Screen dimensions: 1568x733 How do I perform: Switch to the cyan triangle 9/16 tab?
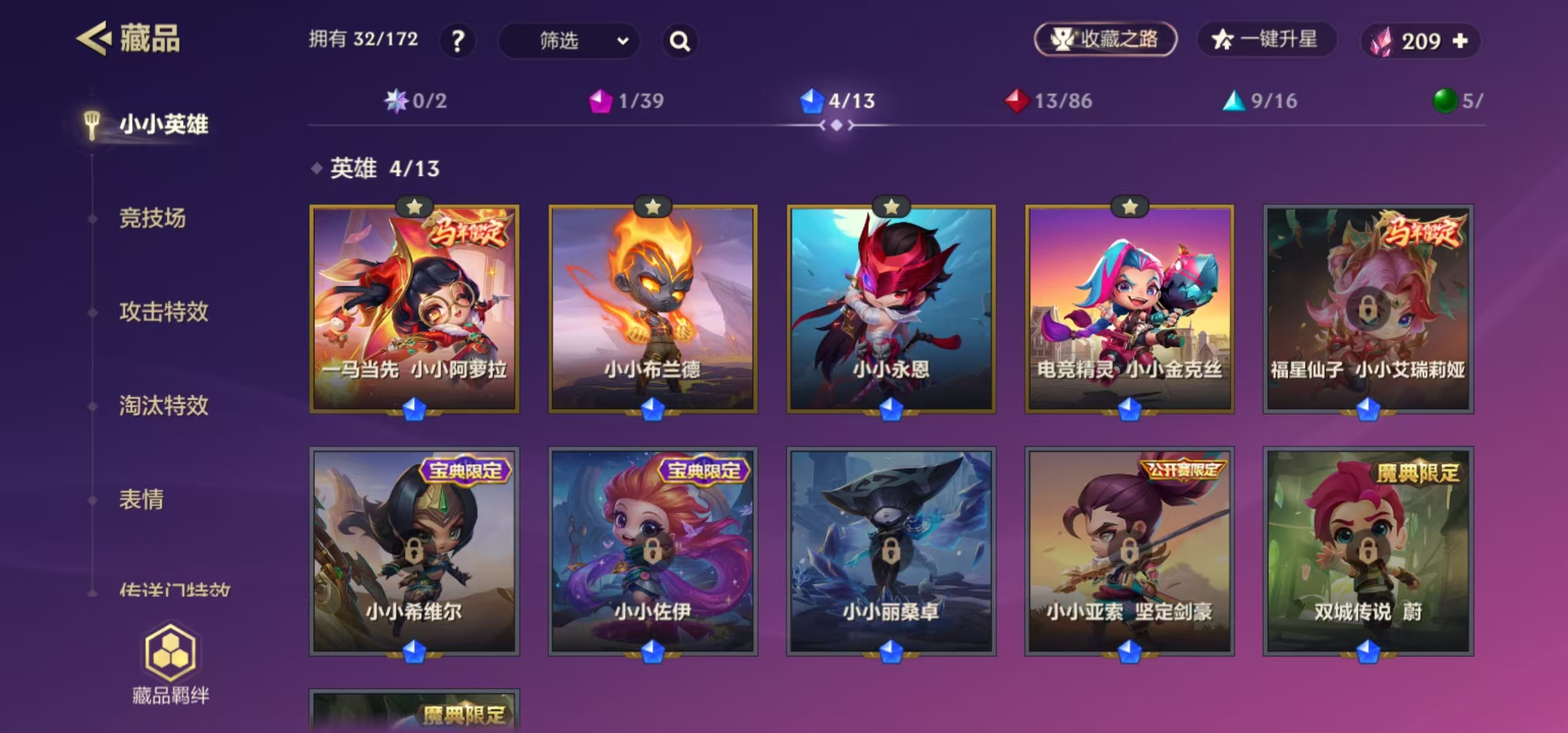coord(1260,101)
